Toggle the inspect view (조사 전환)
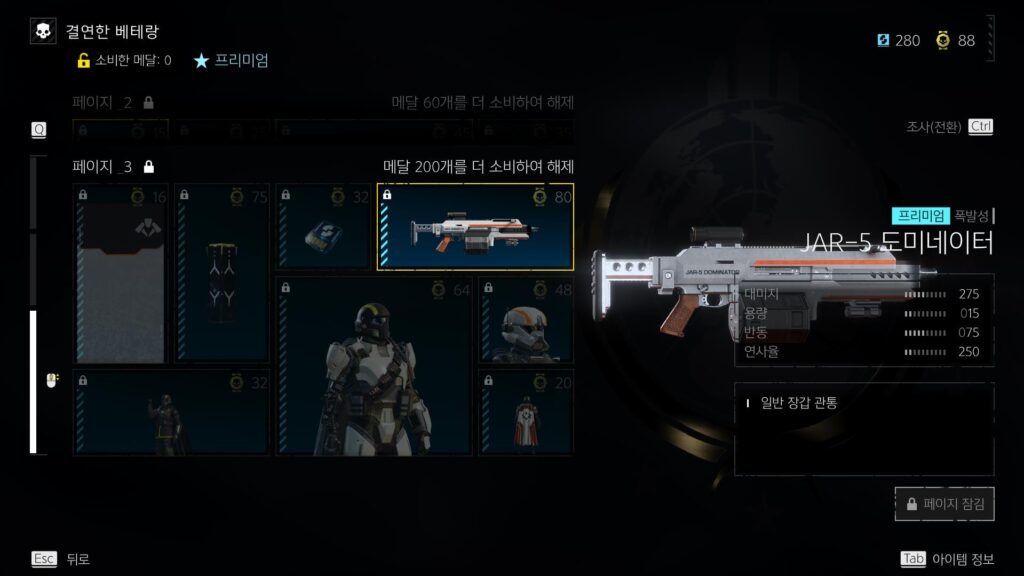Screen dimensions: 1024x576 [x=949, y=127]
